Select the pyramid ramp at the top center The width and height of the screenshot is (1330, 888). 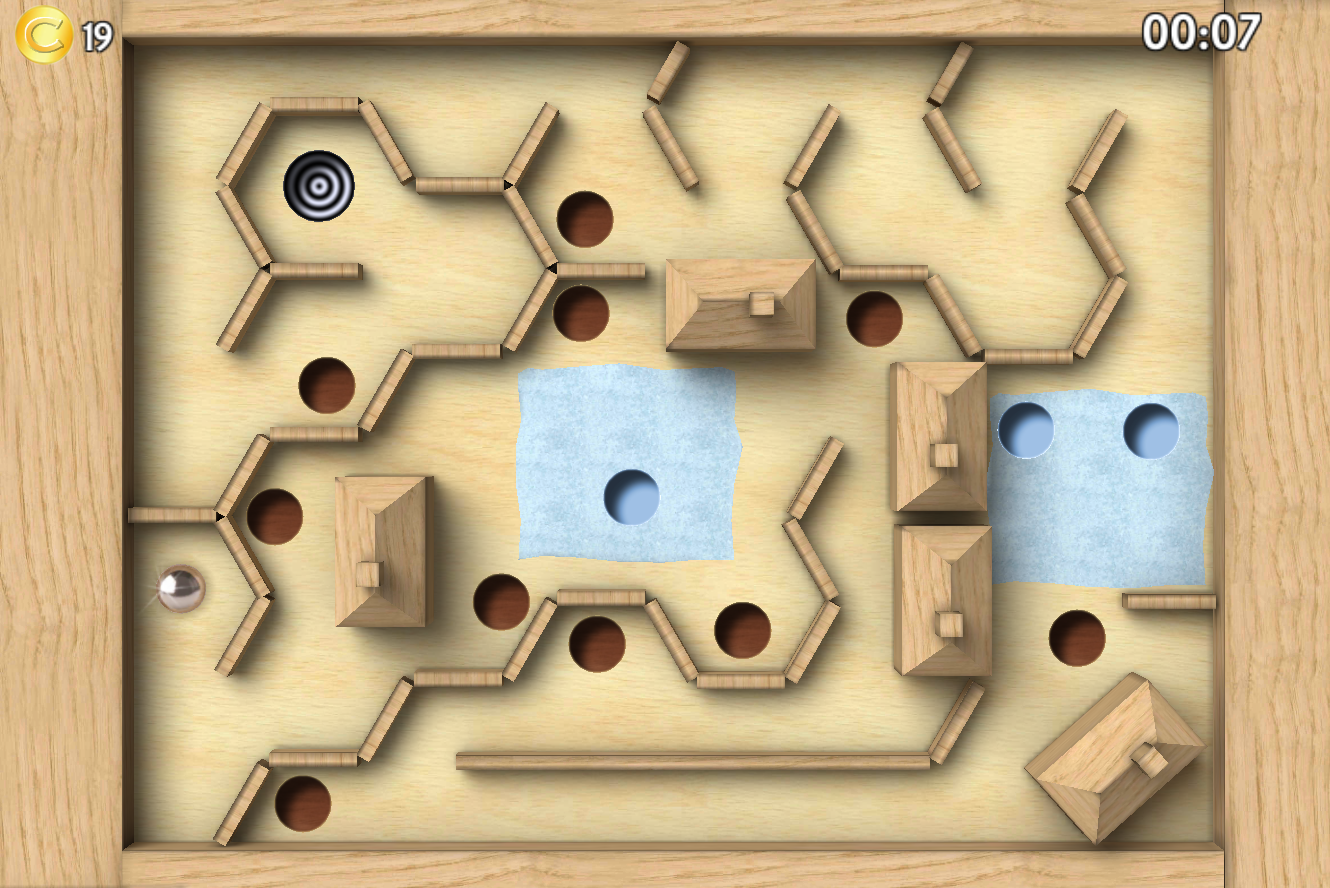tap(740, 305)
